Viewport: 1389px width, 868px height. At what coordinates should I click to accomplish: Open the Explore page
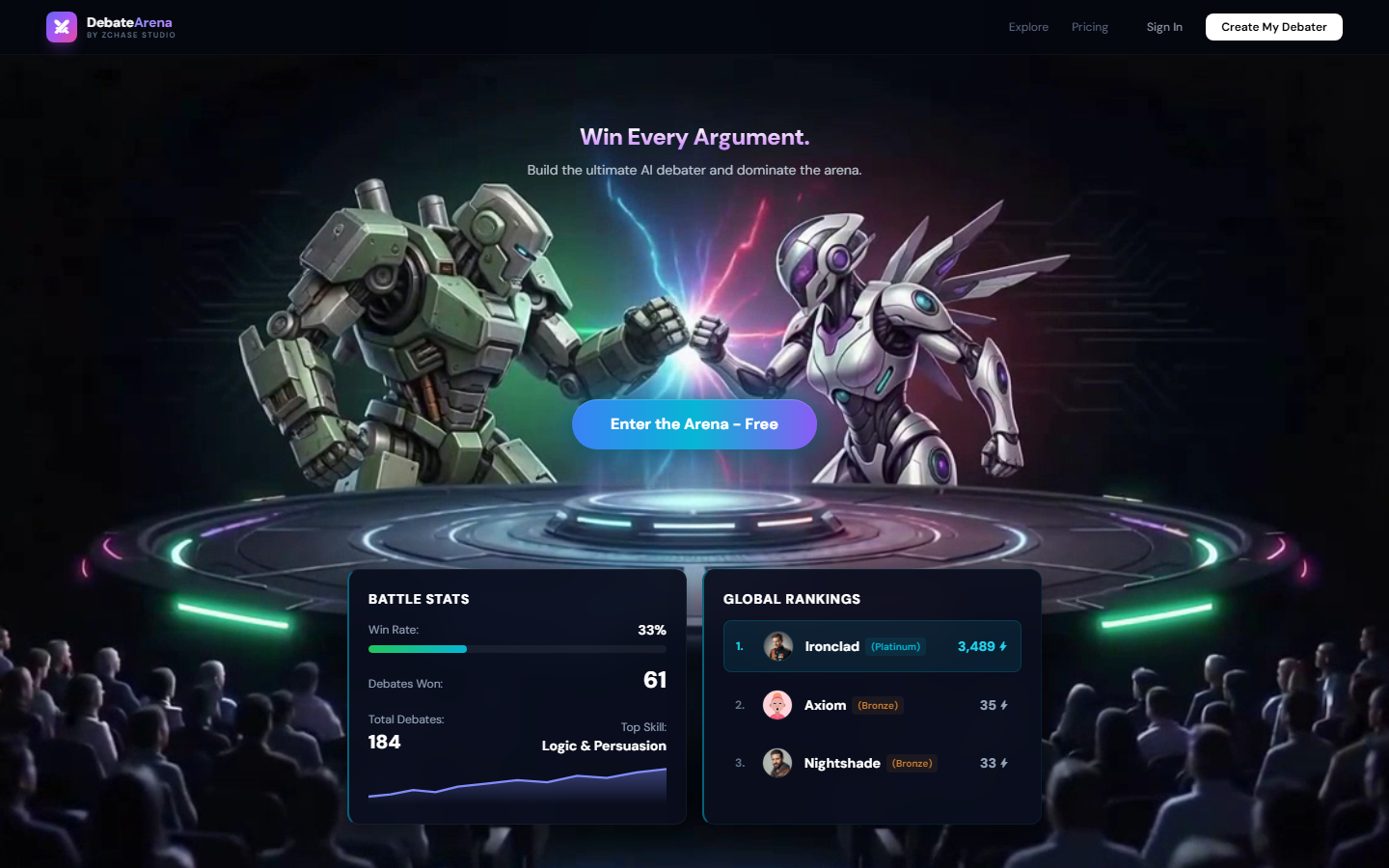pos(1028,27)
